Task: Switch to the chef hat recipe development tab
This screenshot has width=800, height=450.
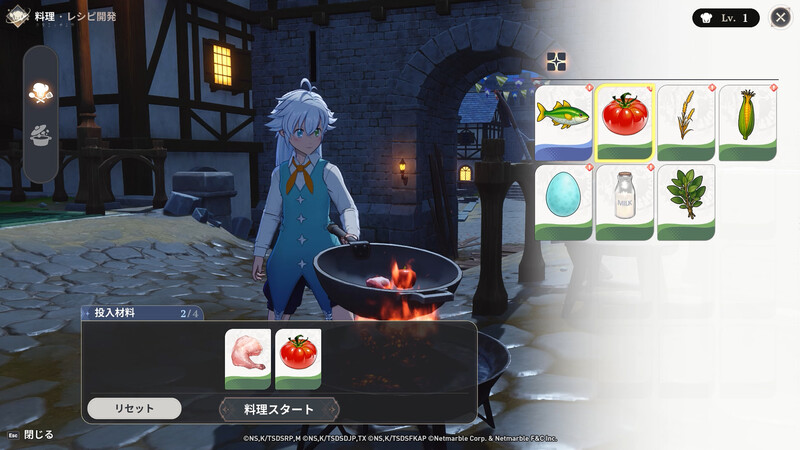Action: (x=41, y=92)
